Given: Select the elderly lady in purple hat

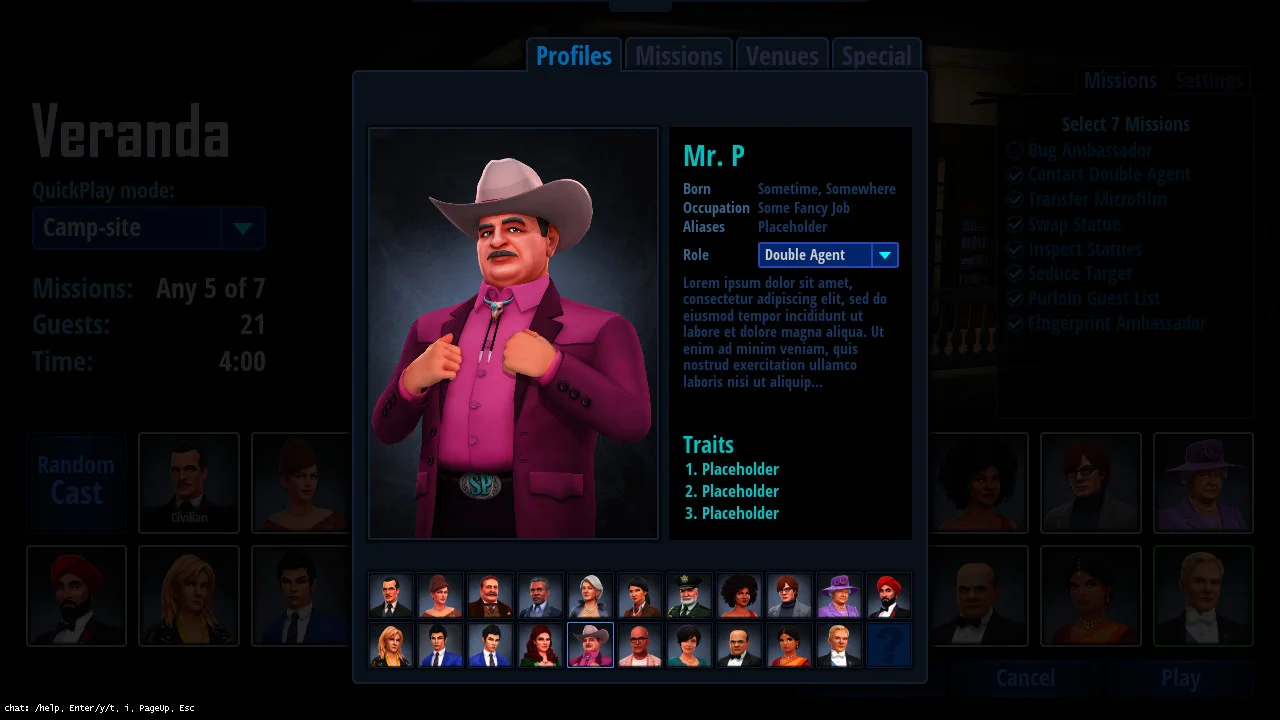Looking at the screenshot, I should [x=839, y=596].
